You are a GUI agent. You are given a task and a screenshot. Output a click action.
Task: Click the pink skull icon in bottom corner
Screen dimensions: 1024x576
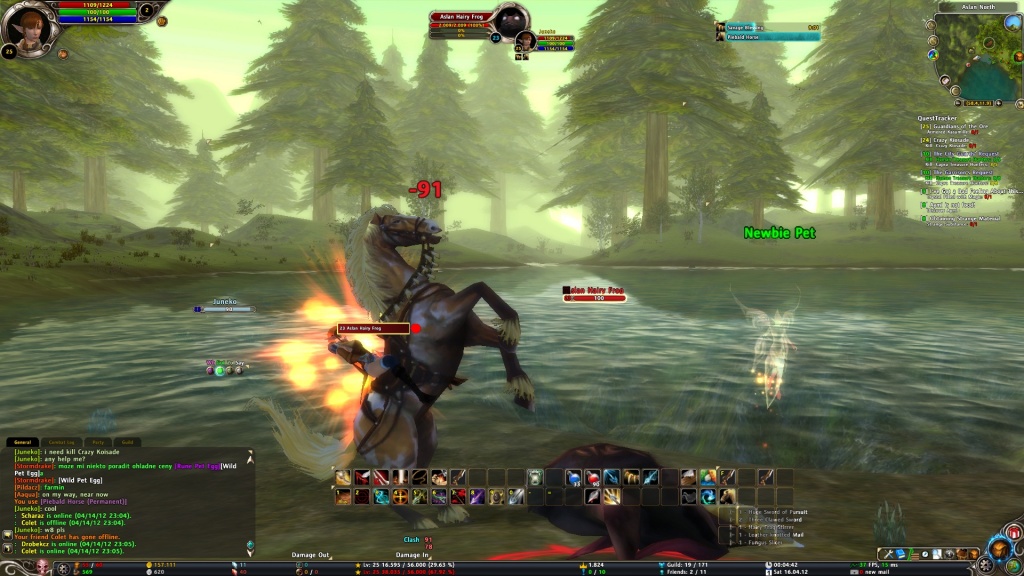pos(42,568)
